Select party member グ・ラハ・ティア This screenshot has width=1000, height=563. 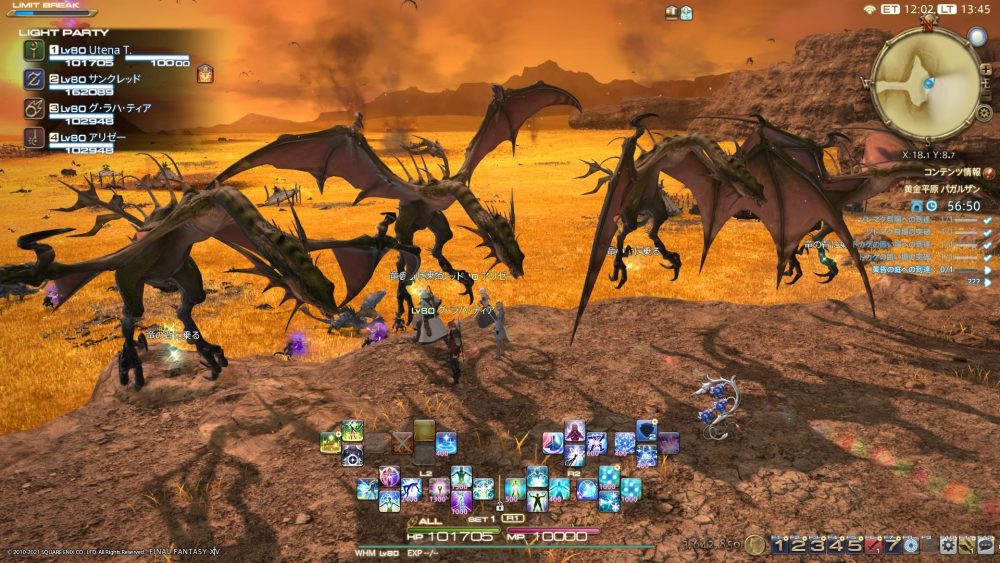[x=100, y=108]
